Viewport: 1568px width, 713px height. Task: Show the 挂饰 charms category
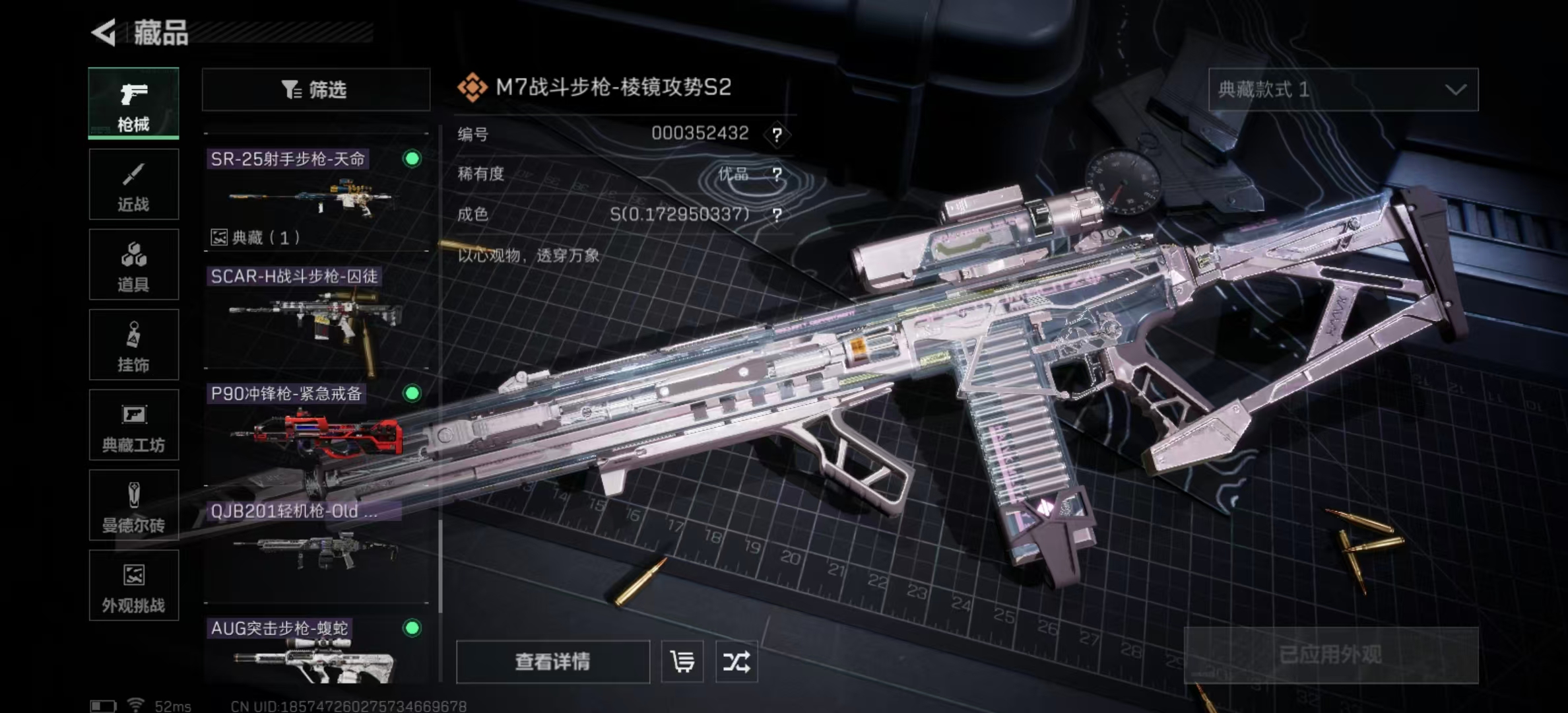point(133,345)
